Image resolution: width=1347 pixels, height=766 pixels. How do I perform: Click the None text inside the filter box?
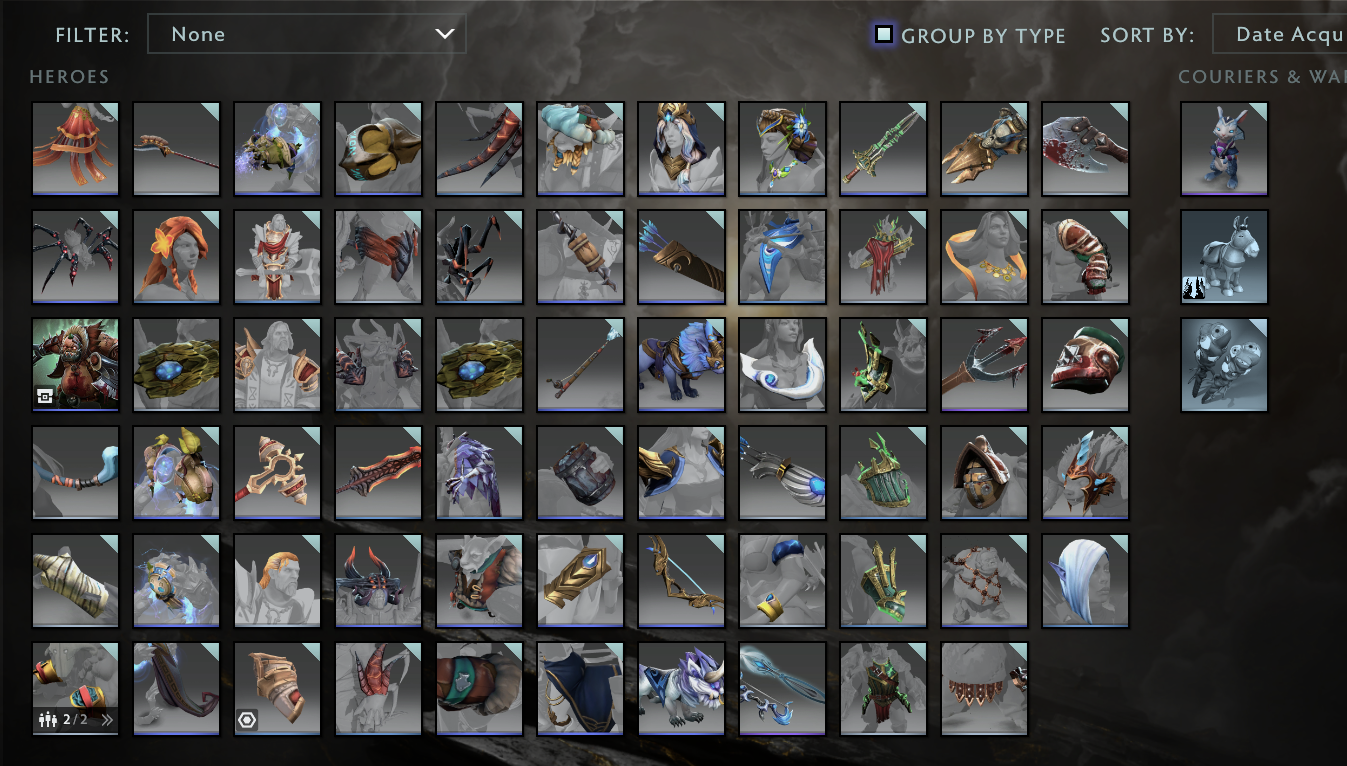[x=198, y=33]
